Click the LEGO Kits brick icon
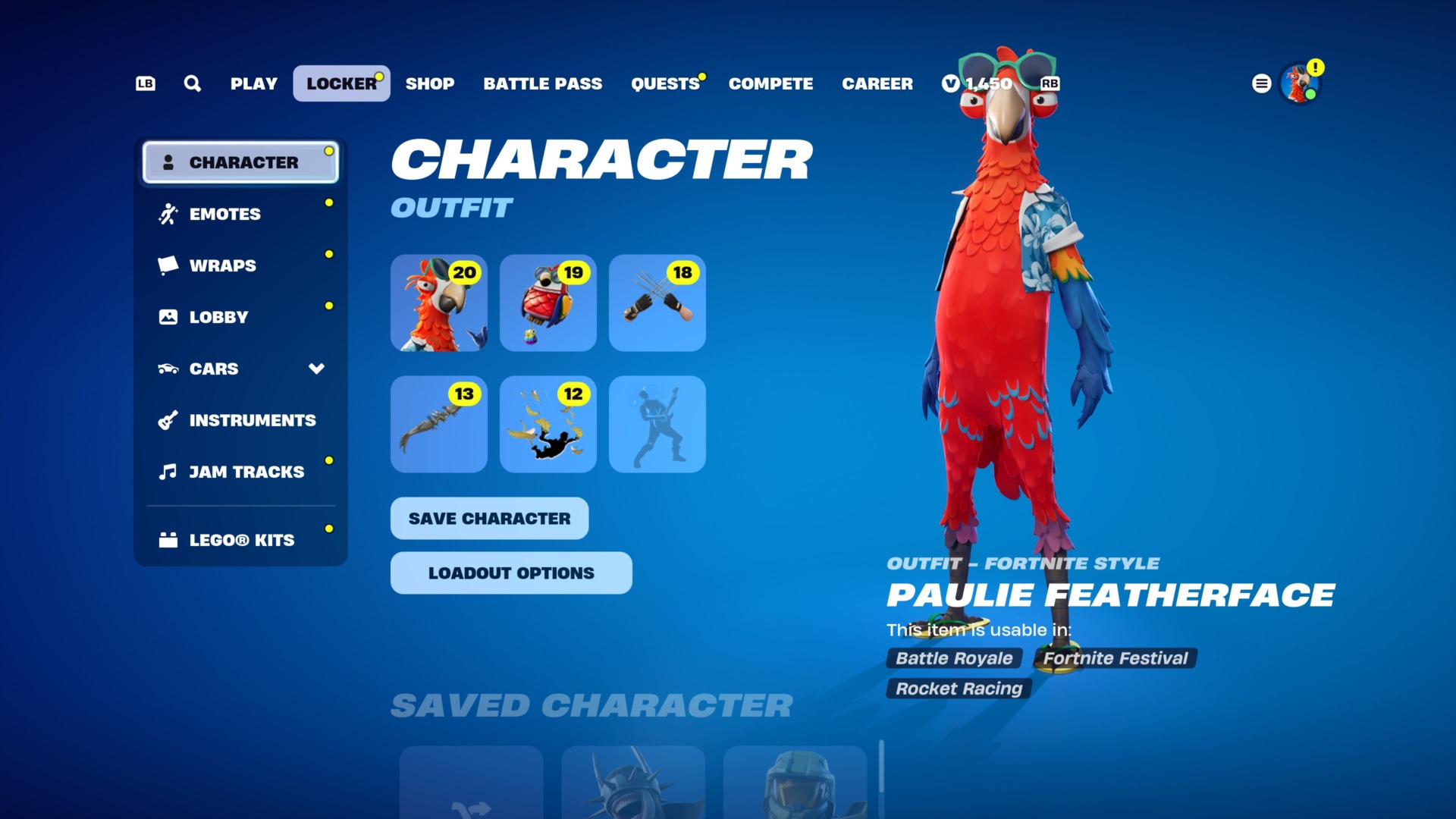 point(168,539)
